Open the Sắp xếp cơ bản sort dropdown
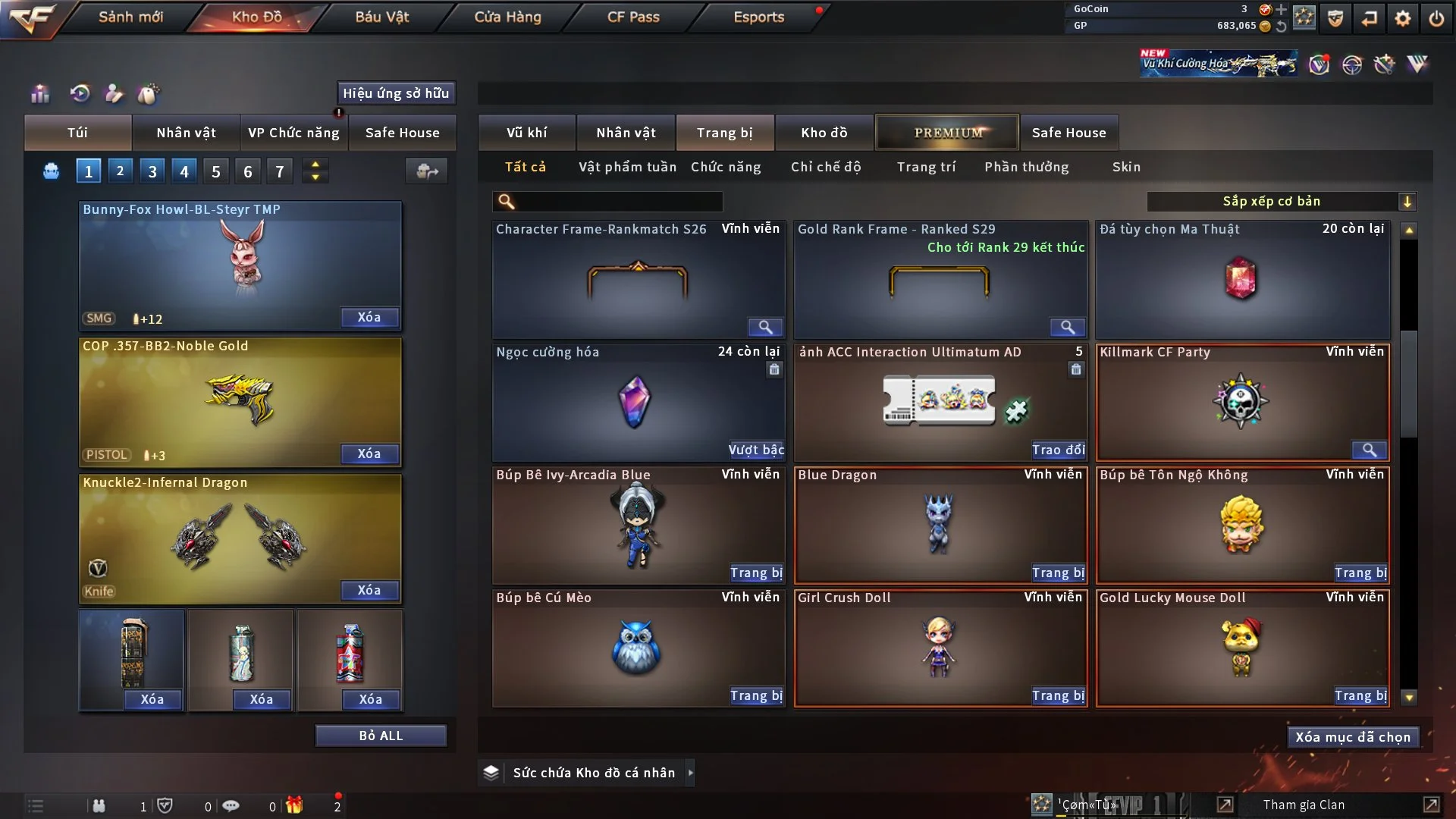Screen dimensions: 1456x819 pos(1281,201)
